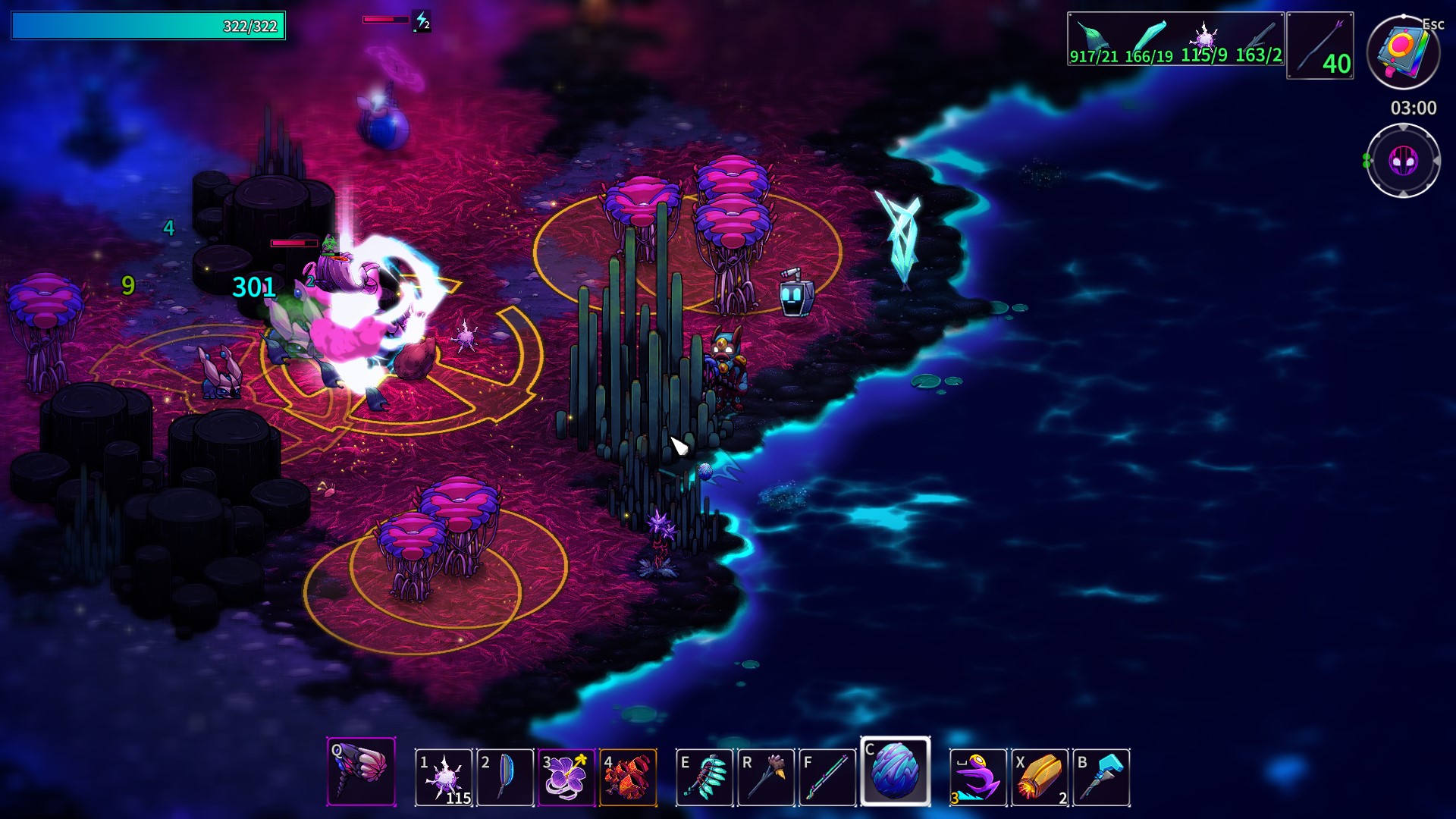Viewport: 1456px width, 819px height.
Task: Use the golden gauntlet gadget
Action: [x=1040, y=777]
